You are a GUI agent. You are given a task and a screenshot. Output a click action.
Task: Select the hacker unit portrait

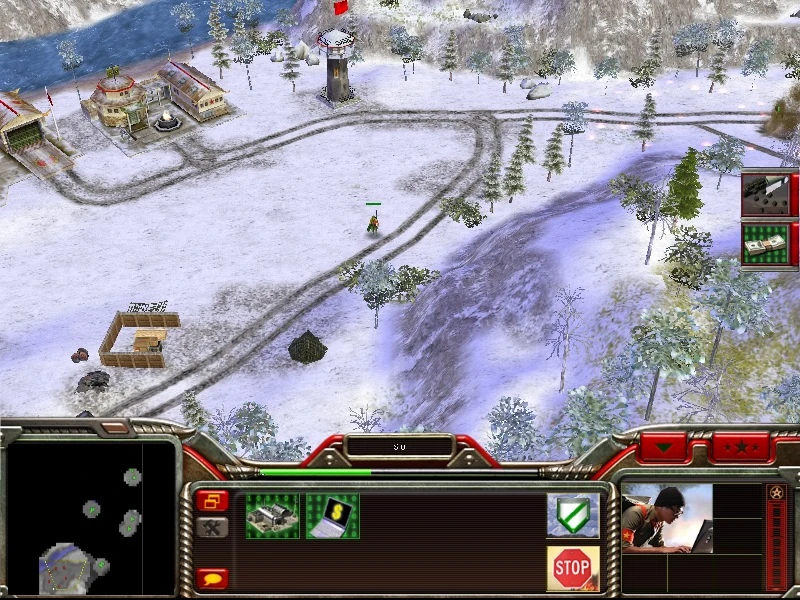pos(666,520)
